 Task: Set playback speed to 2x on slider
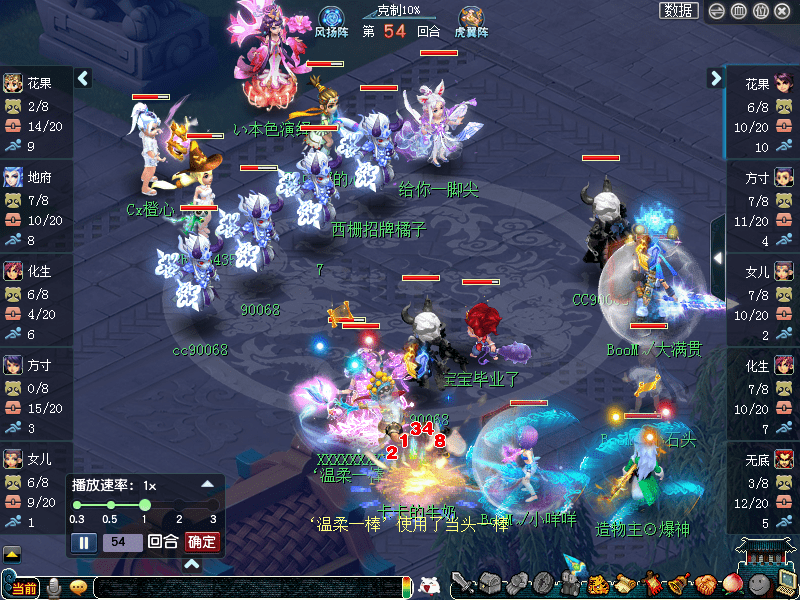coord(180,505)
